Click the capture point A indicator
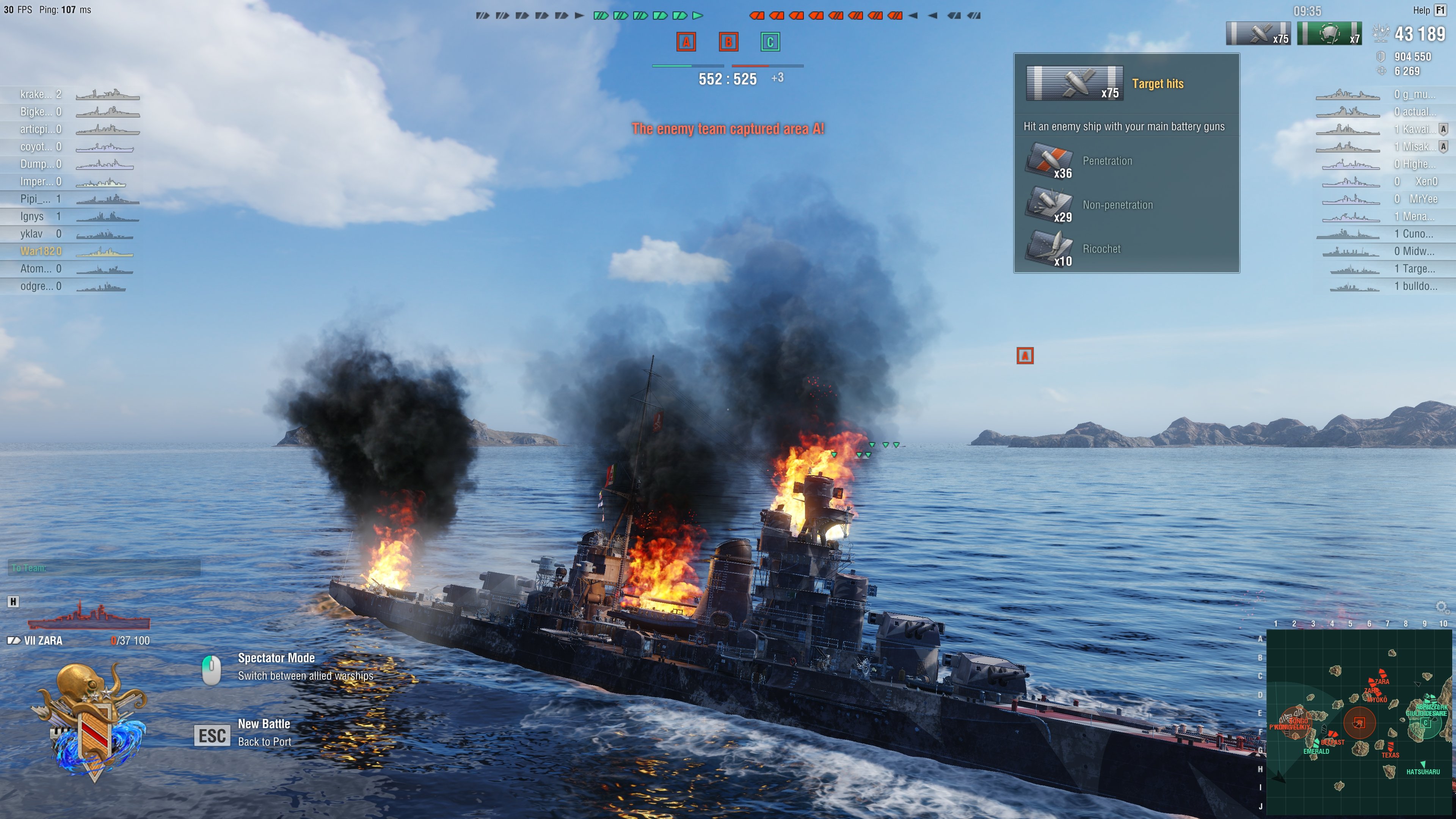 pyautogui.click(x=686, y=42)
